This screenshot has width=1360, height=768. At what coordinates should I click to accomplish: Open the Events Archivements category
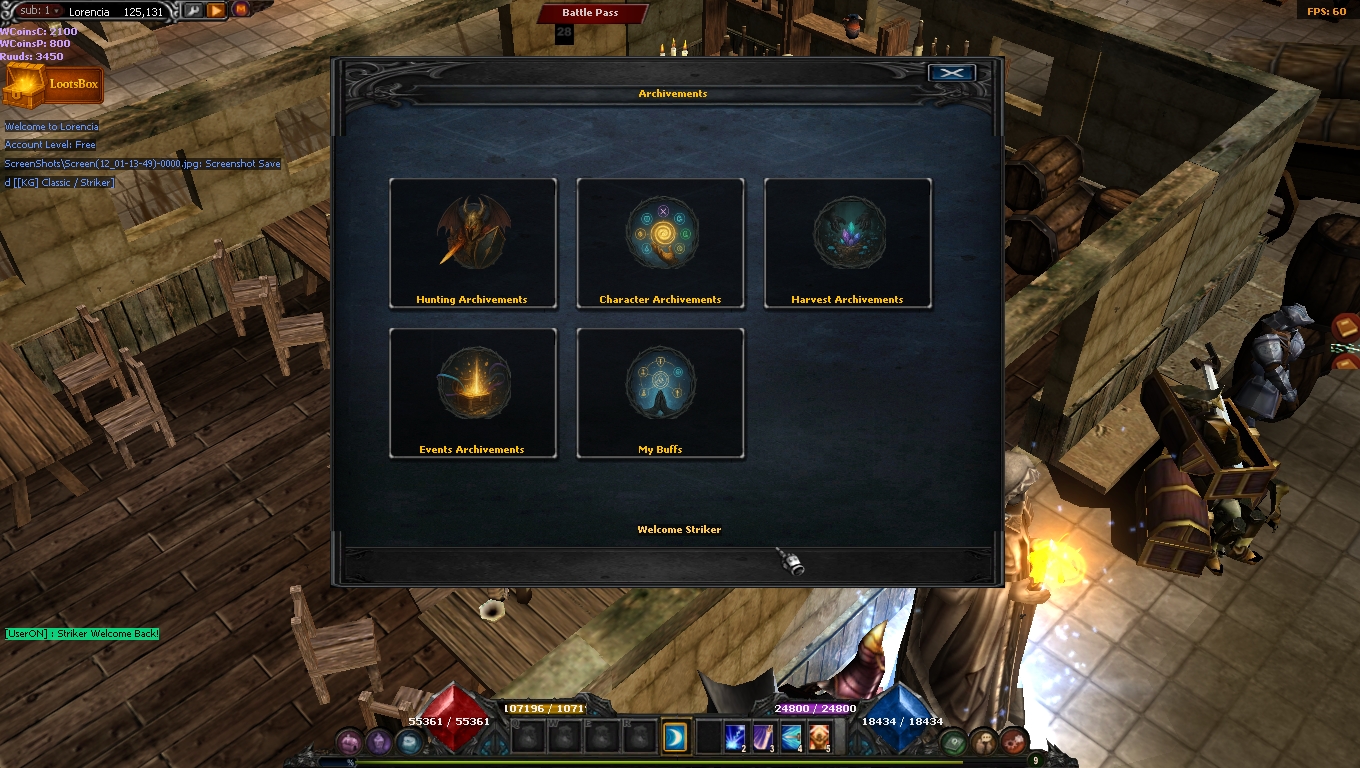pos(472,392)
